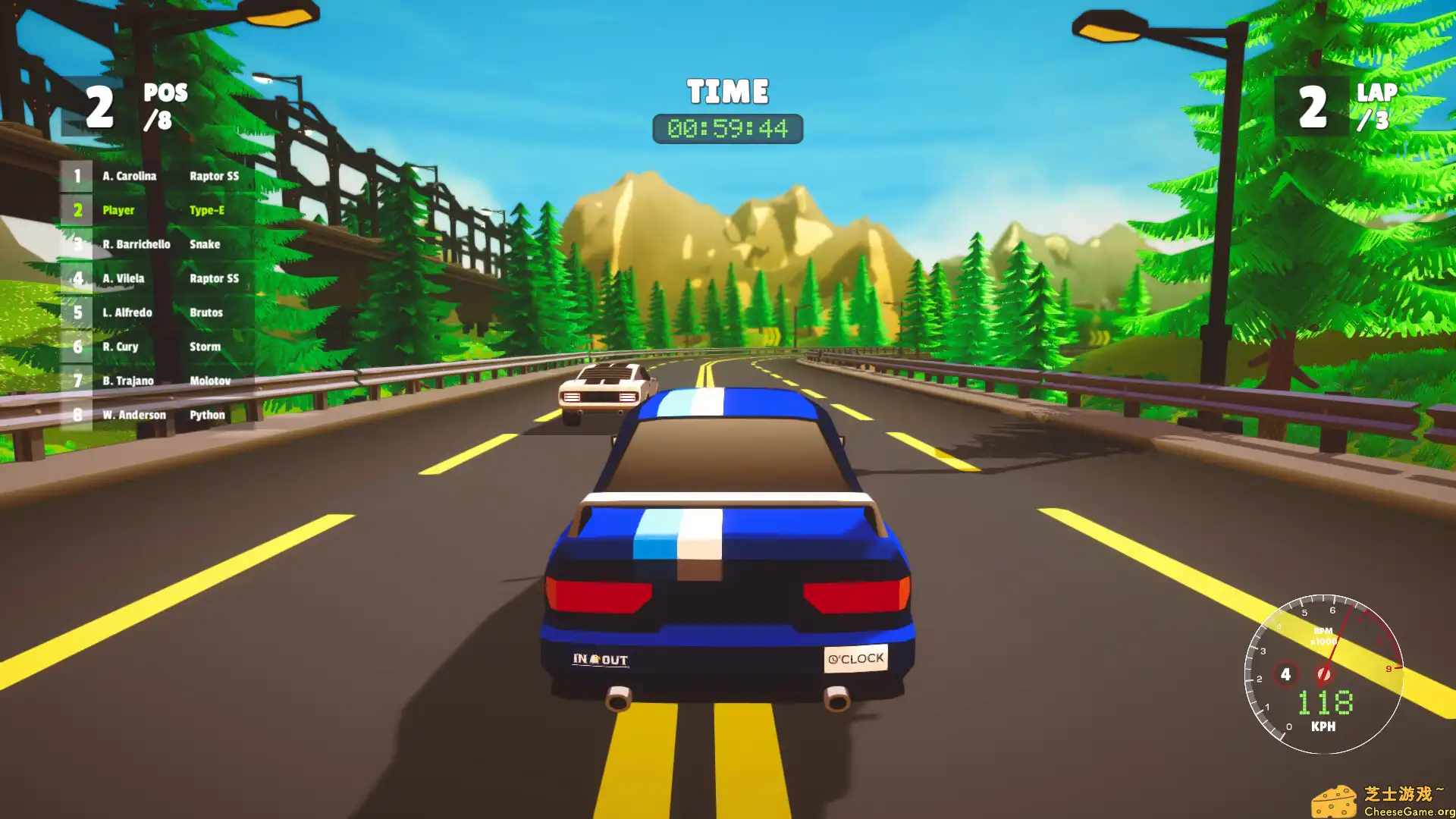Click the TIME header at top center
The width and height of the screenshot is (1456, 819).
726,90
